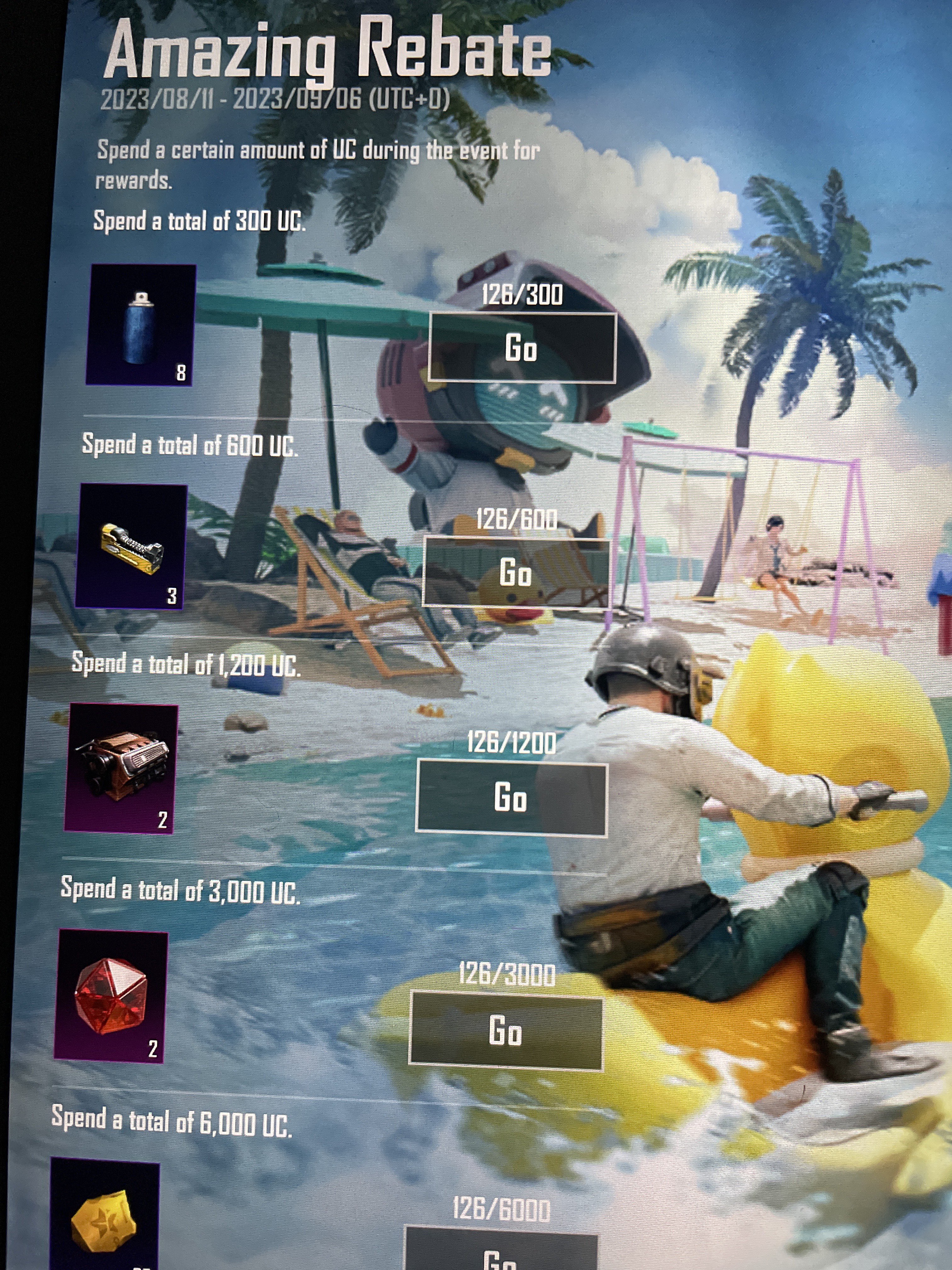The image size is (952, 1270).
Task: Tap Go for the 600 UC tier
Action: [516, 572]
